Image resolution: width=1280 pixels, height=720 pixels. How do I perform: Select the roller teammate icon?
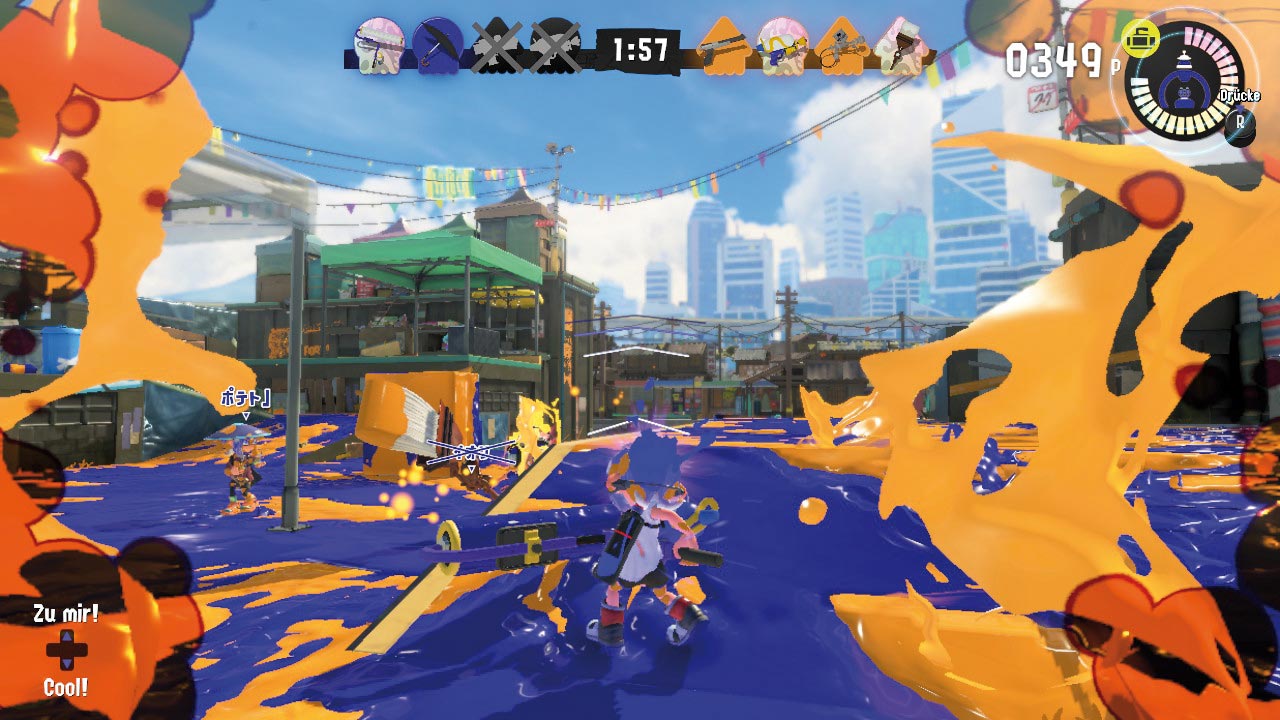point(380,45)
